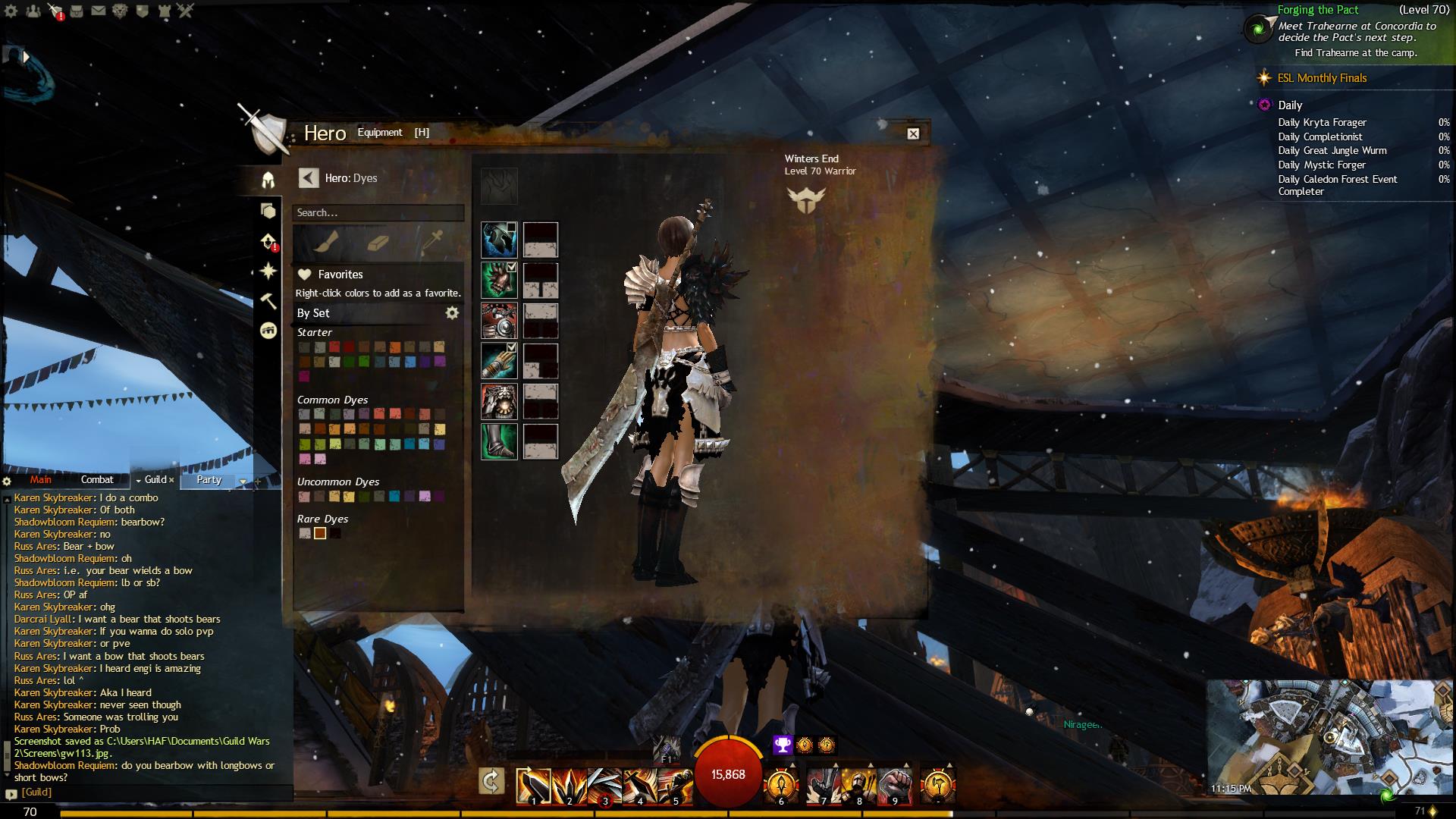Switch to the Combat chat tab
The image size is (1456, 819).
(x=97, y=479)
